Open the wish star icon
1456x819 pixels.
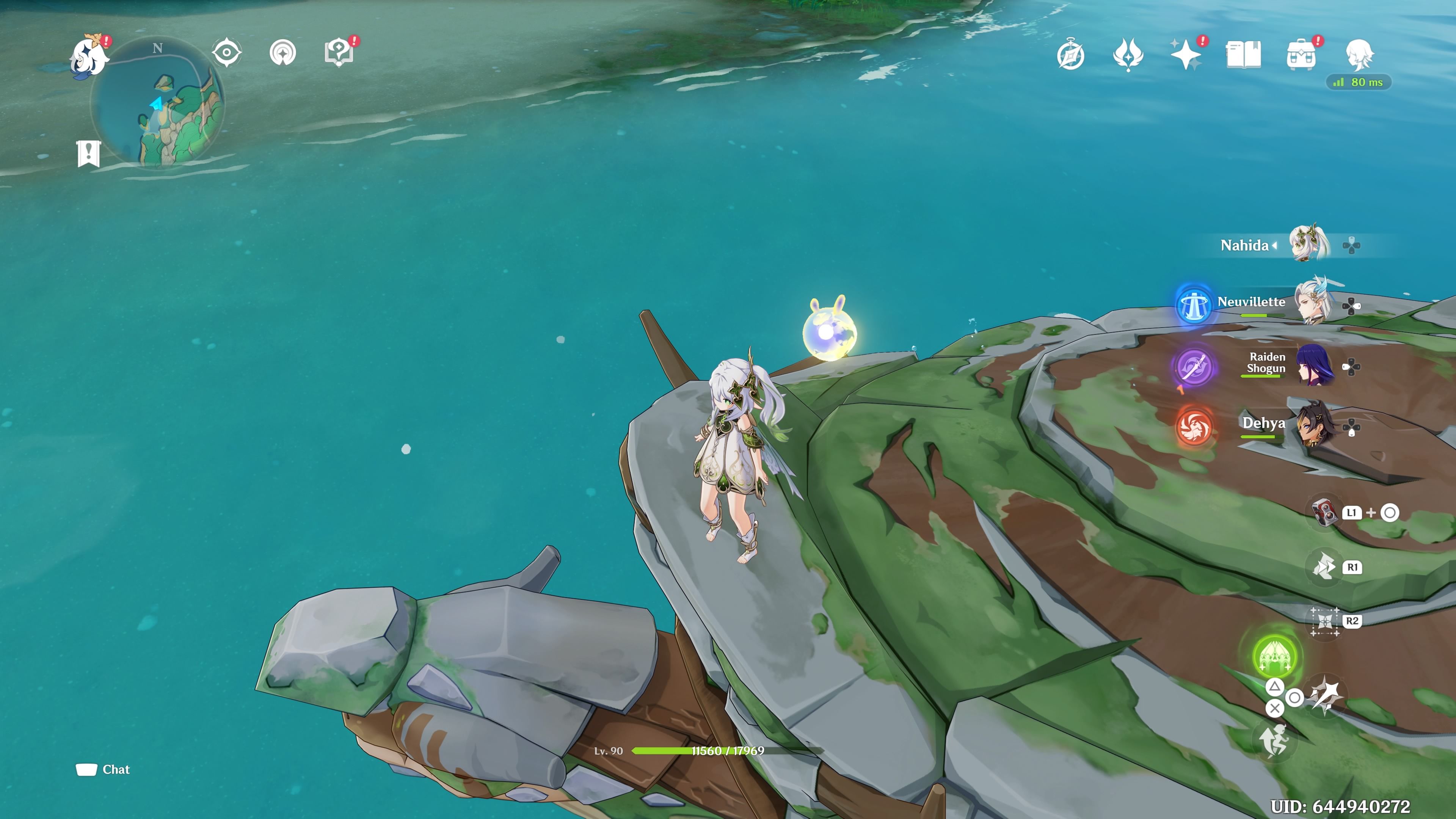tap(1186, 55)
